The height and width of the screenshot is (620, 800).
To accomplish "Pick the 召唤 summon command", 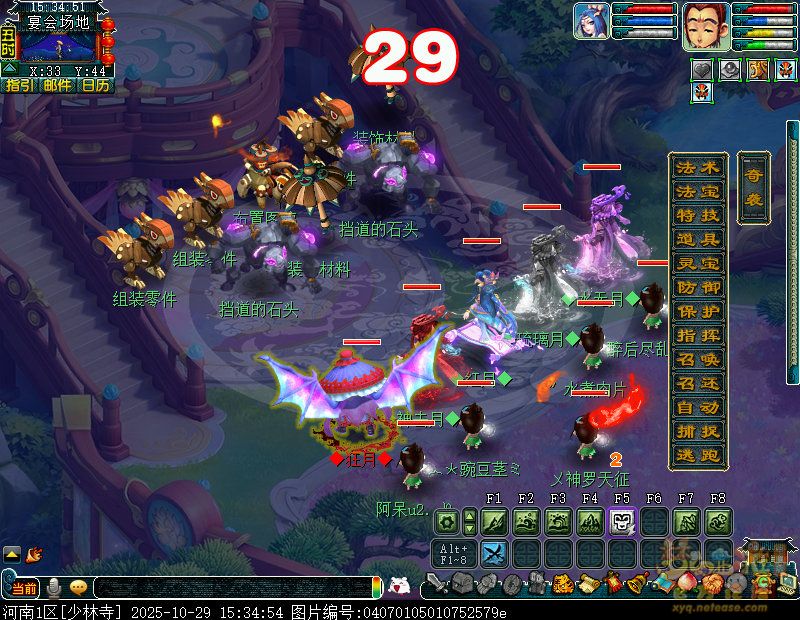I will point(698,359).
